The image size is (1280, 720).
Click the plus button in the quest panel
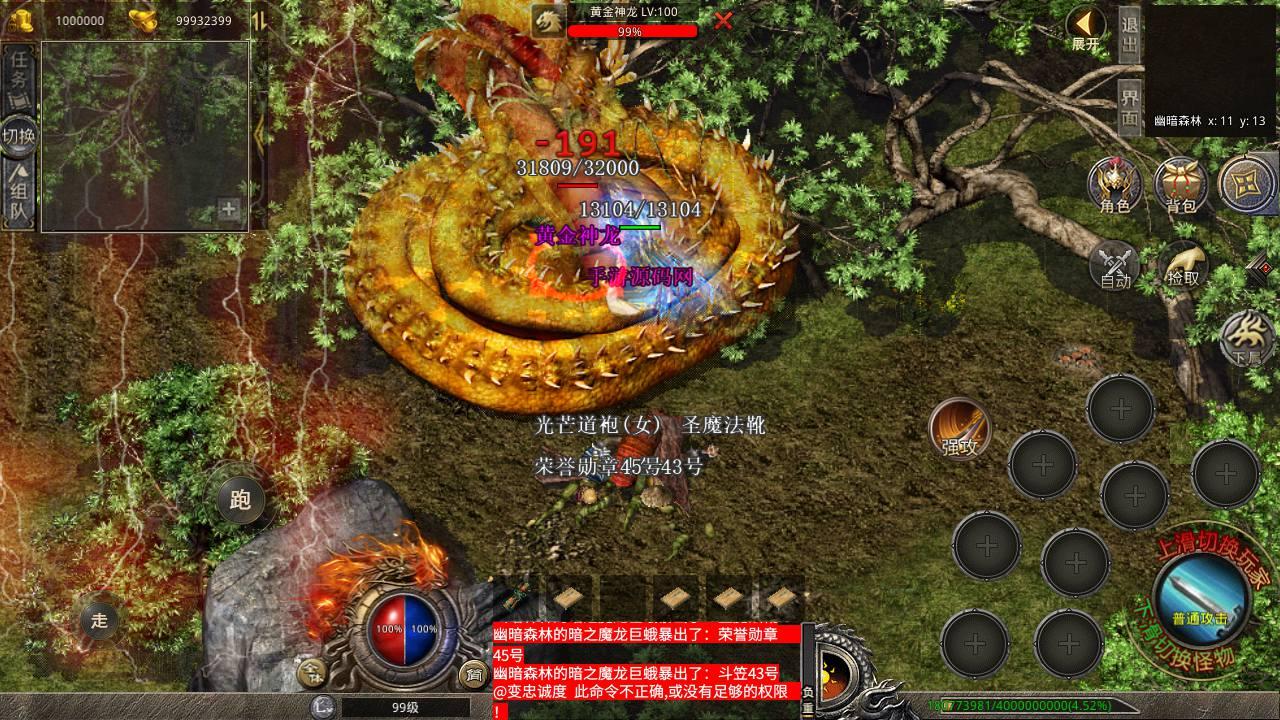point(229,210)
